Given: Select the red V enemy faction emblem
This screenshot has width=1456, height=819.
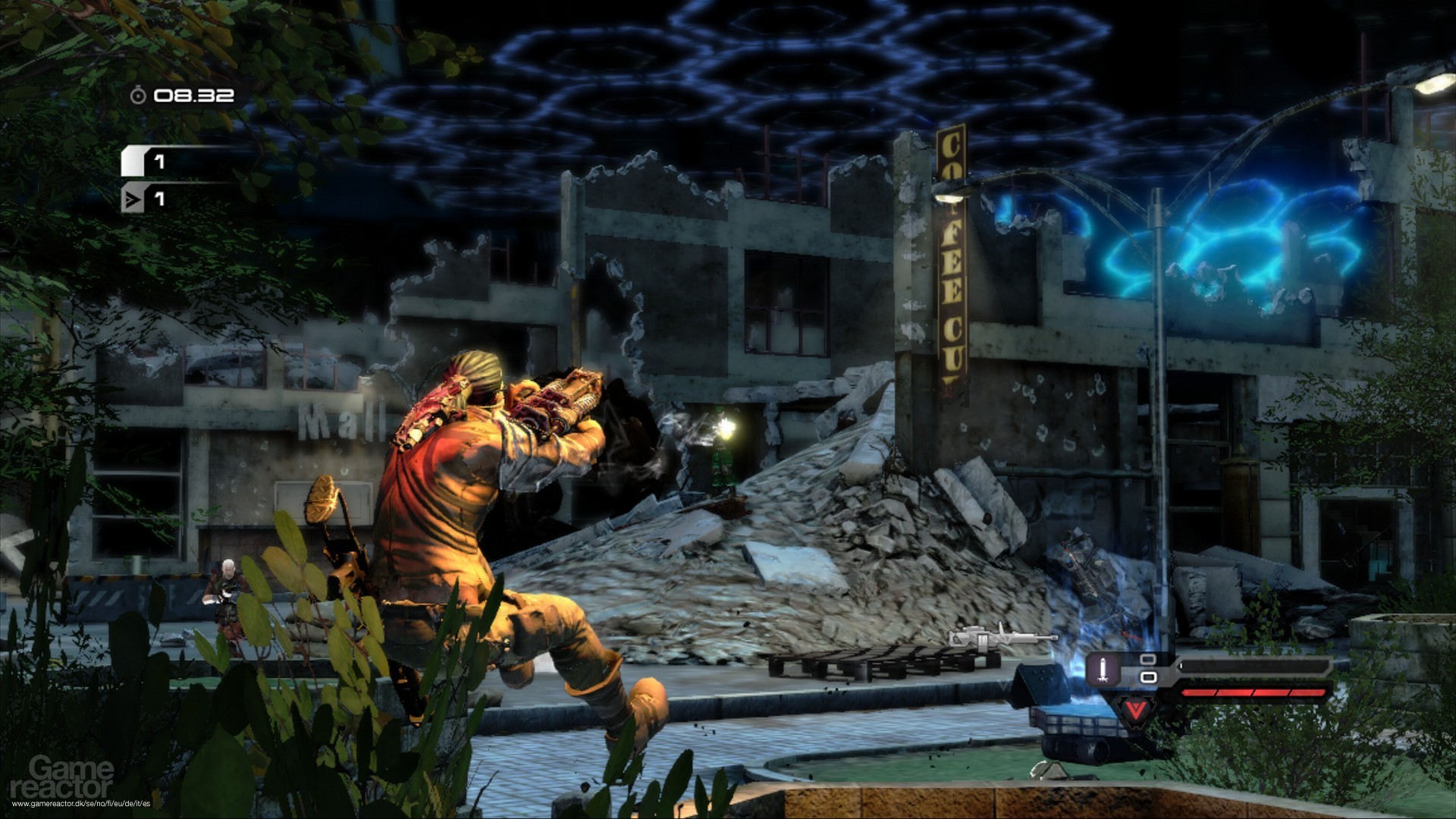Looking at the screenshot, I should point(1135,711).
